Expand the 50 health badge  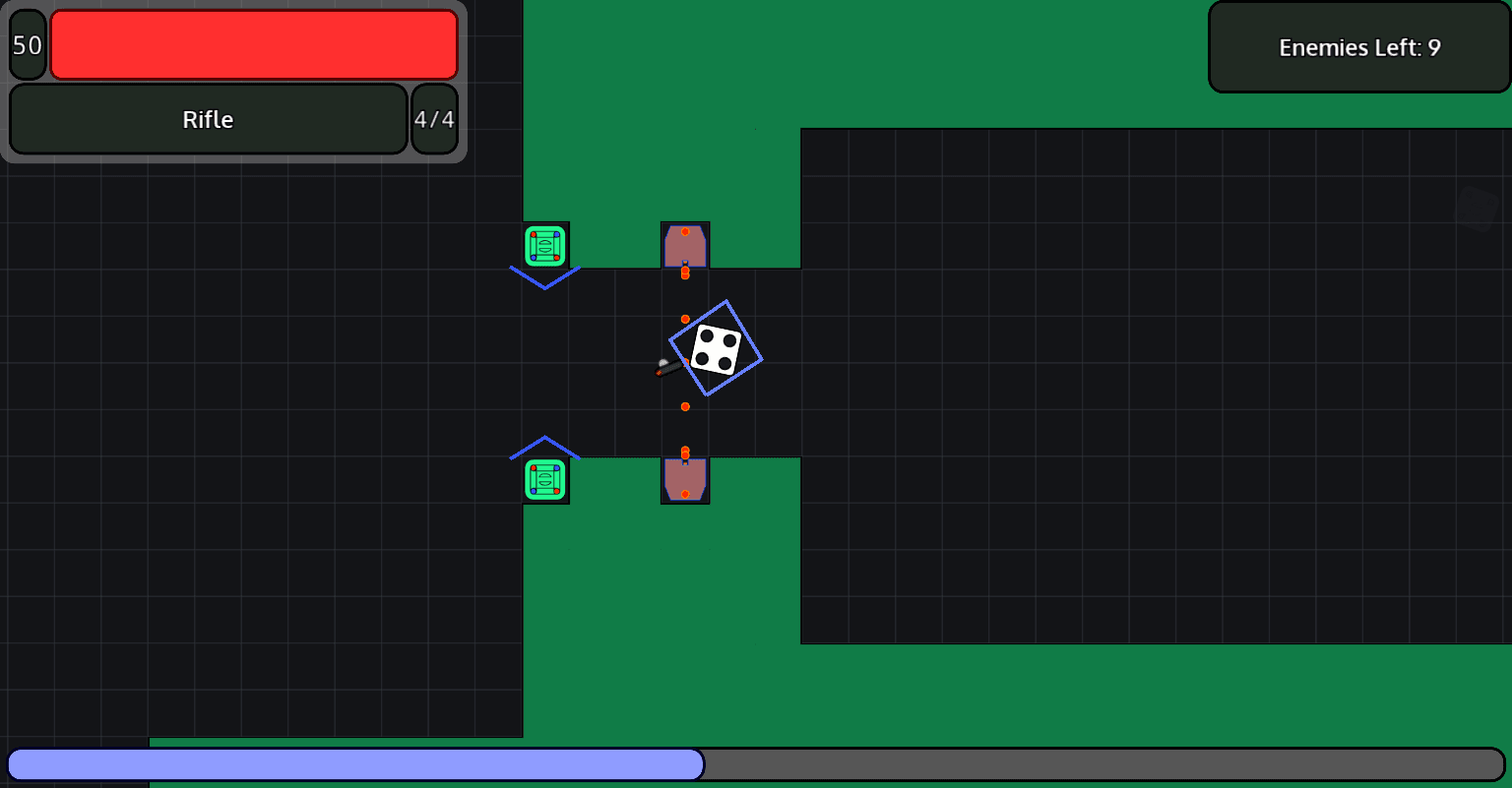(27, 44)
